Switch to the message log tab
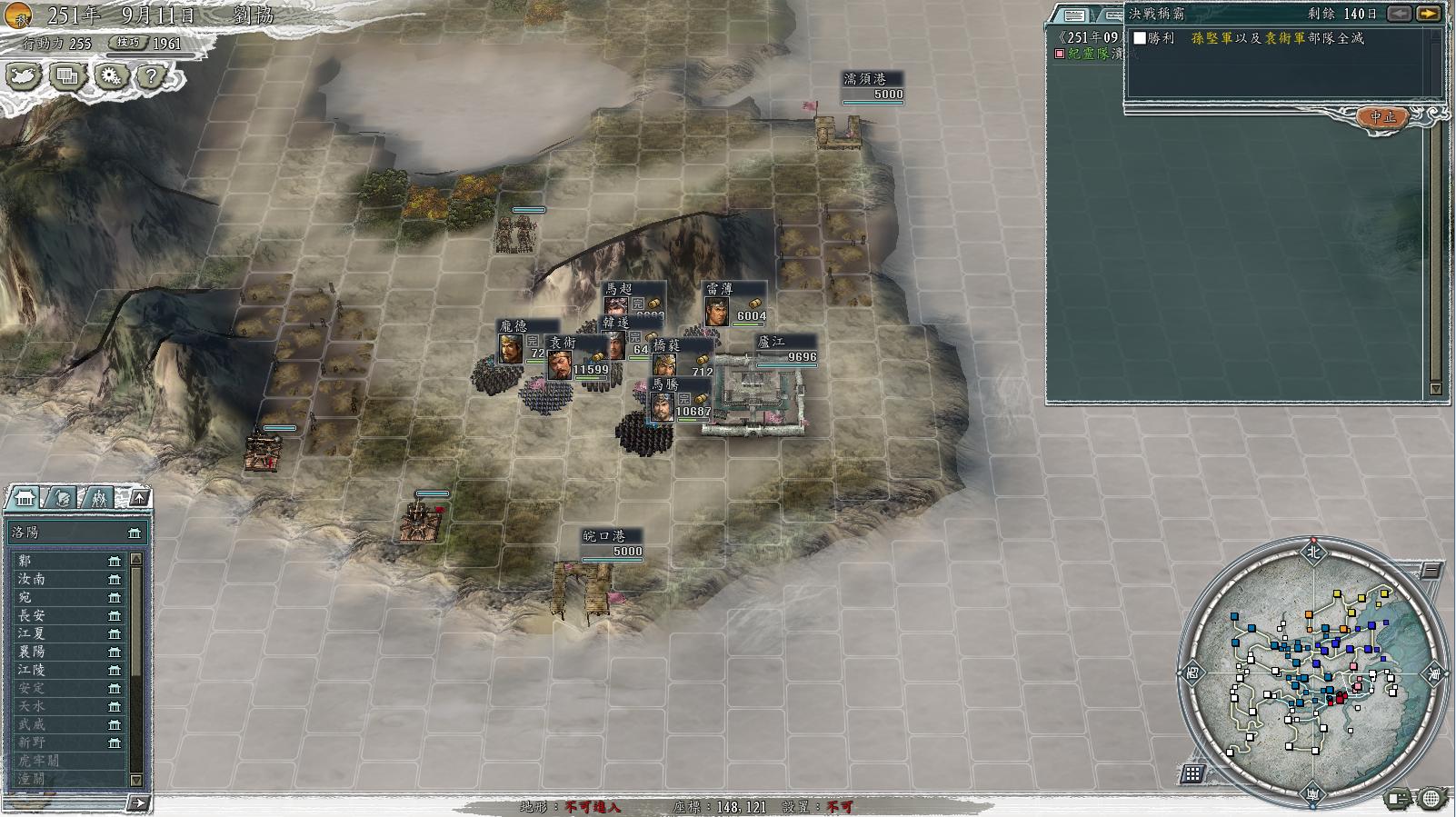Image resolution: width=1456 pixels, height=817 pixels. [1075, 15]
